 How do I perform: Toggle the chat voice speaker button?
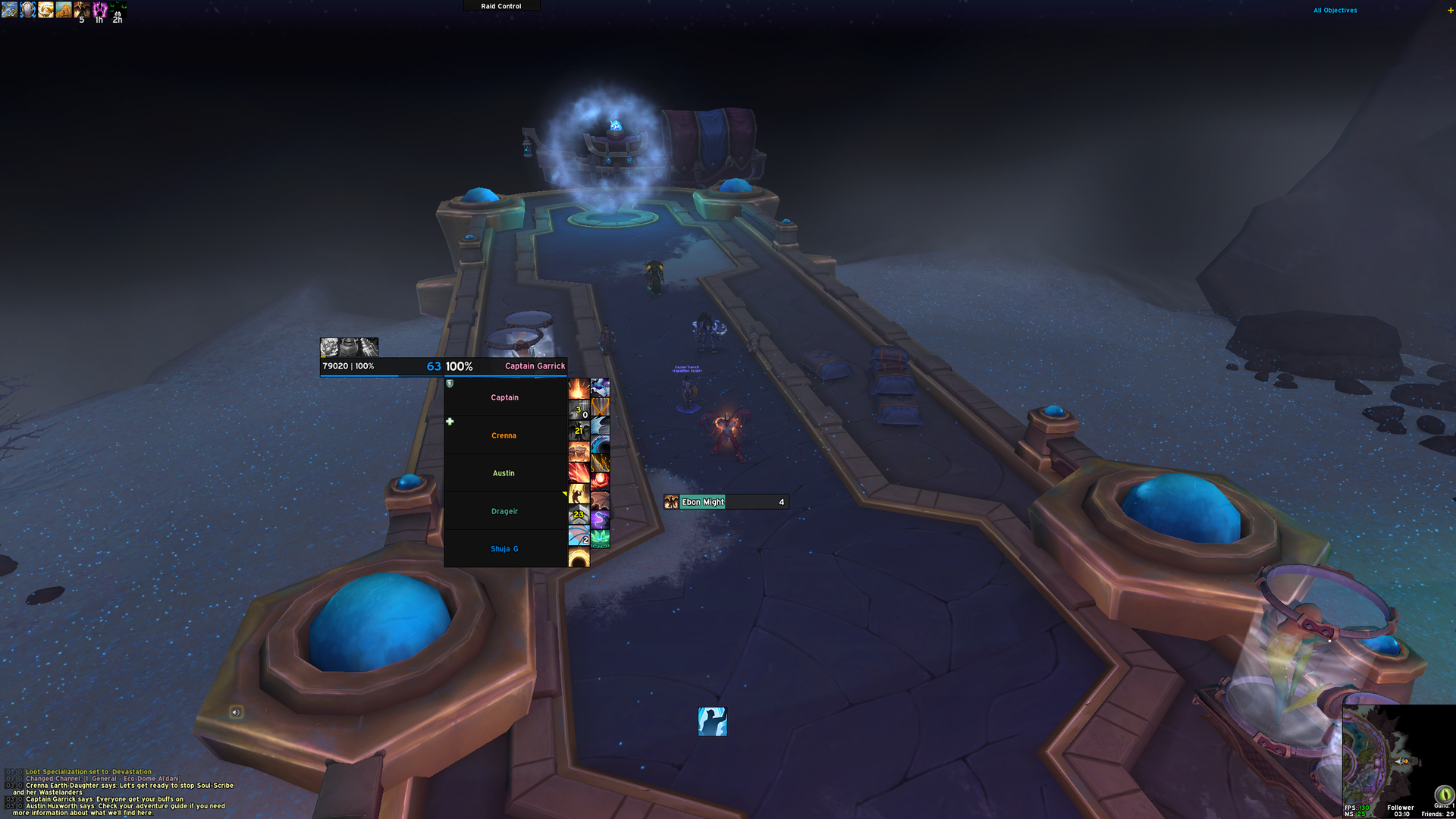coord(236,712)
